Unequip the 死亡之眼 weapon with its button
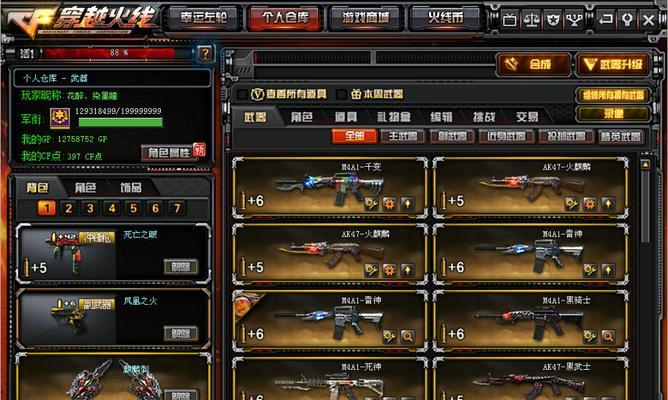The width and height of the screenshot is (668, 400). [181, 266]
